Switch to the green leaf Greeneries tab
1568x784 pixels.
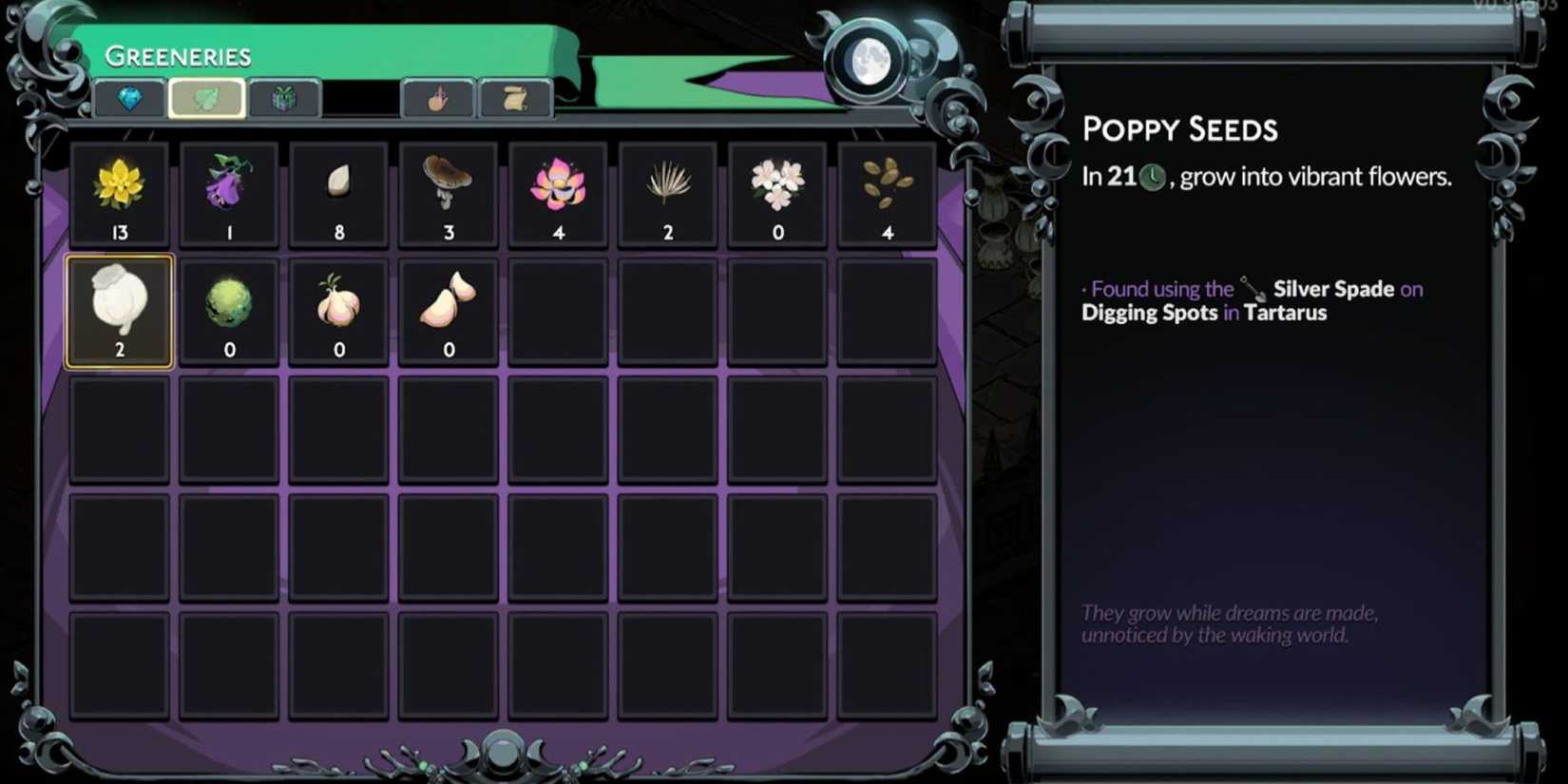[207, 98]
